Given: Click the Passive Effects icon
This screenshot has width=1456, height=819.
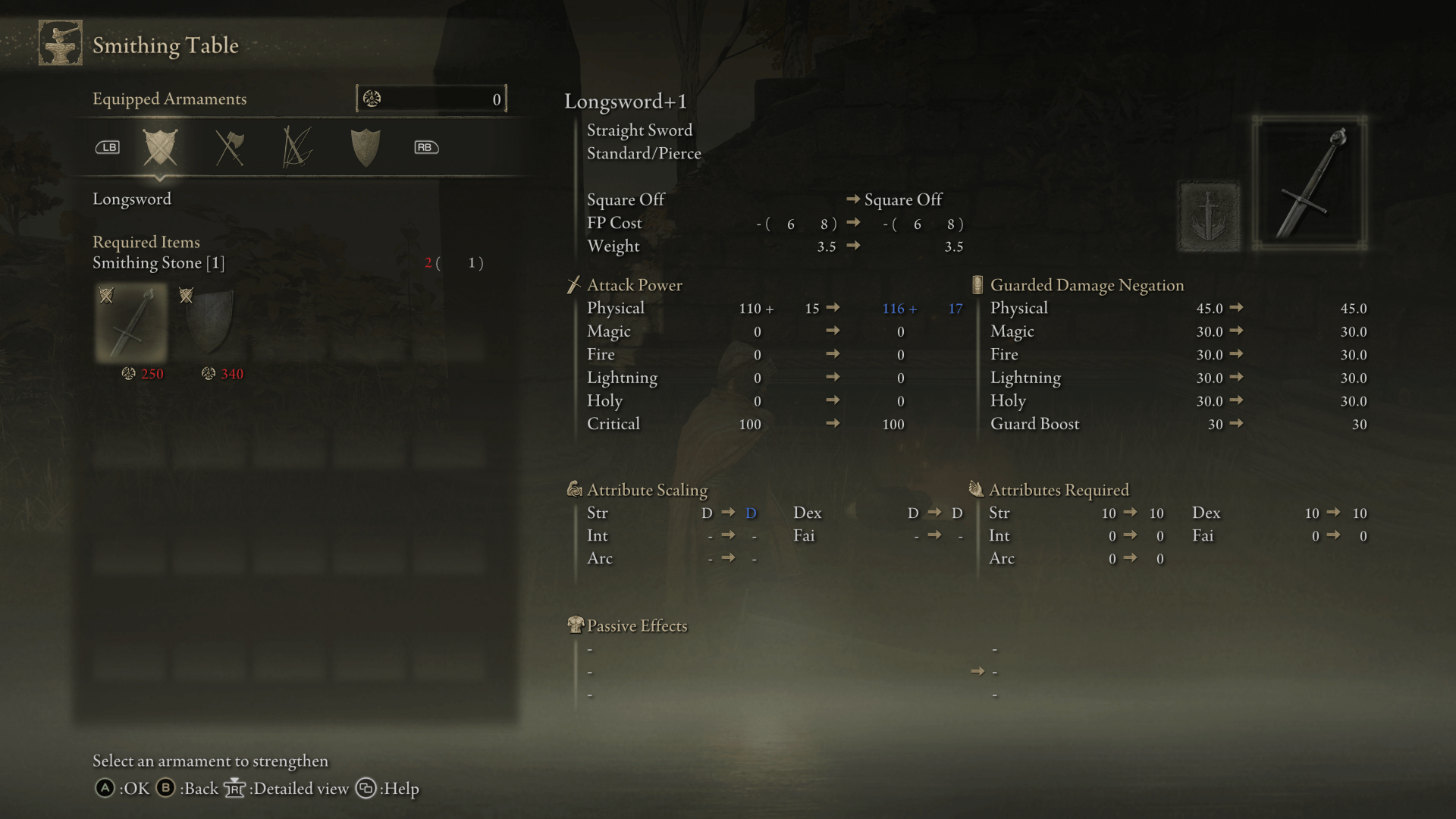Looking at the screenshot, I should point(575,625).
